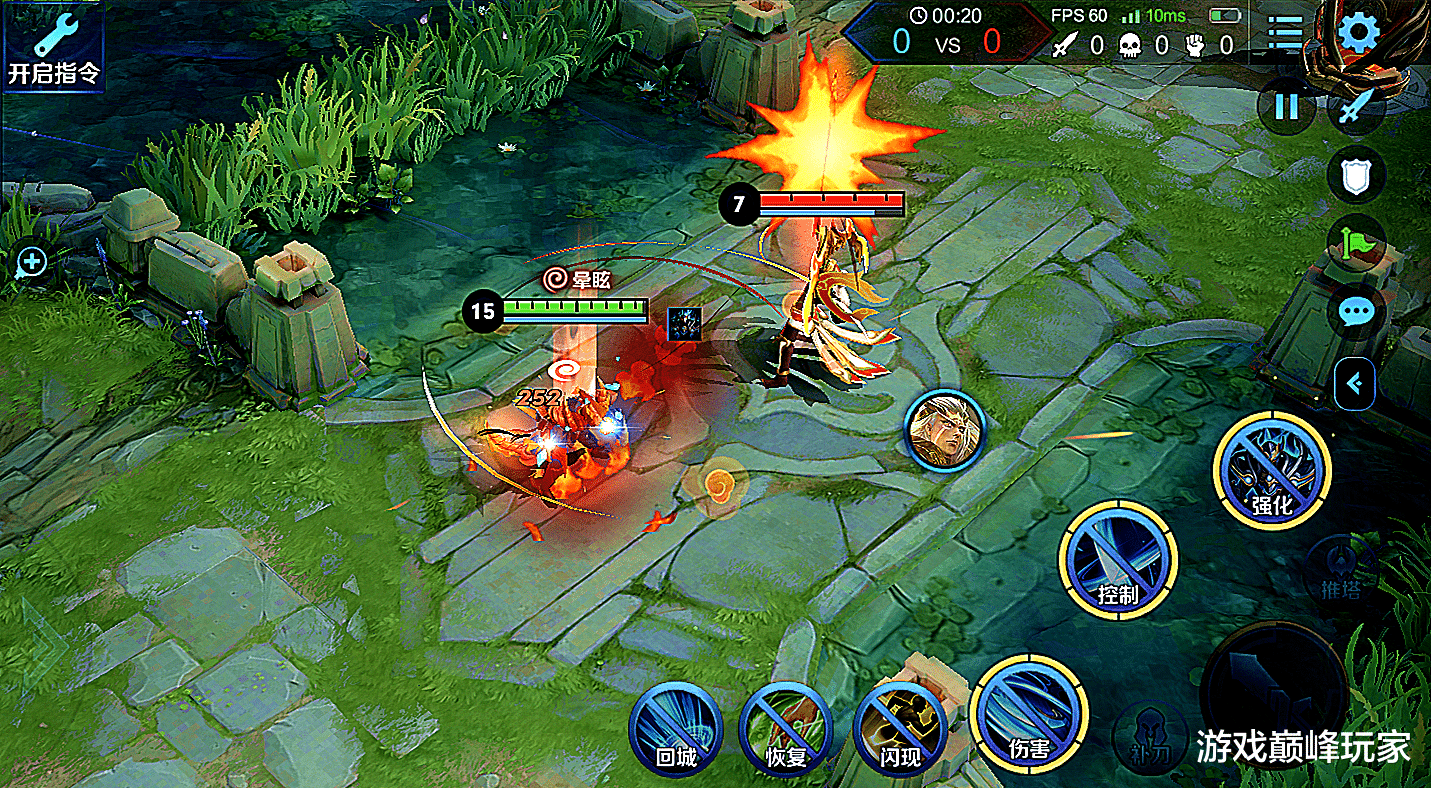Open the settings gear

(1358, 33)
